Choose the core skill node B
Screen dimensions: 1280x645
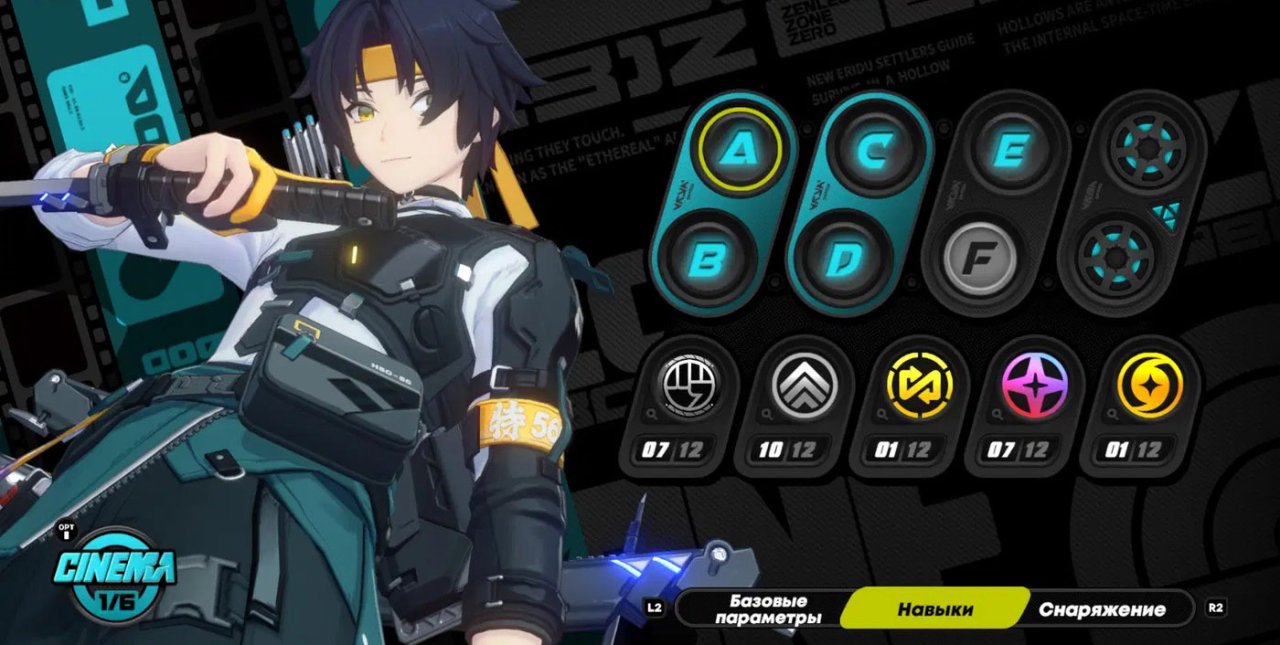click(706, 262)
